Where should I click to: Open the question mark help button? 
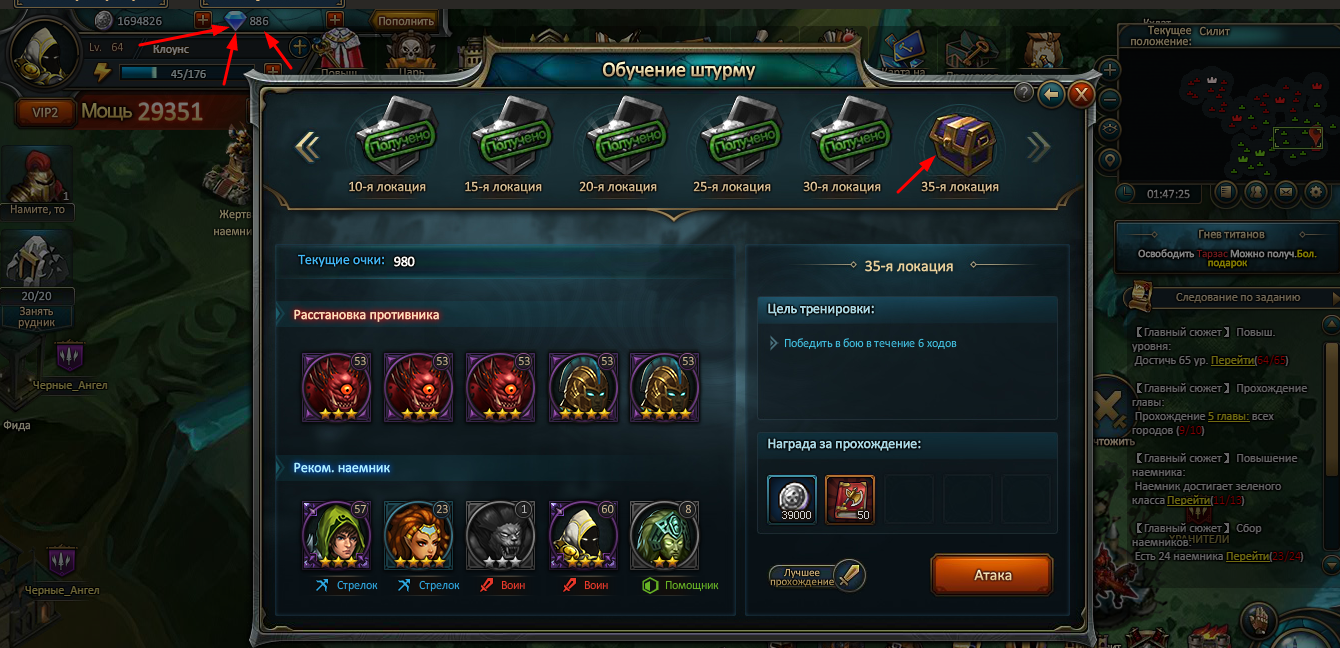point(1024,92)
